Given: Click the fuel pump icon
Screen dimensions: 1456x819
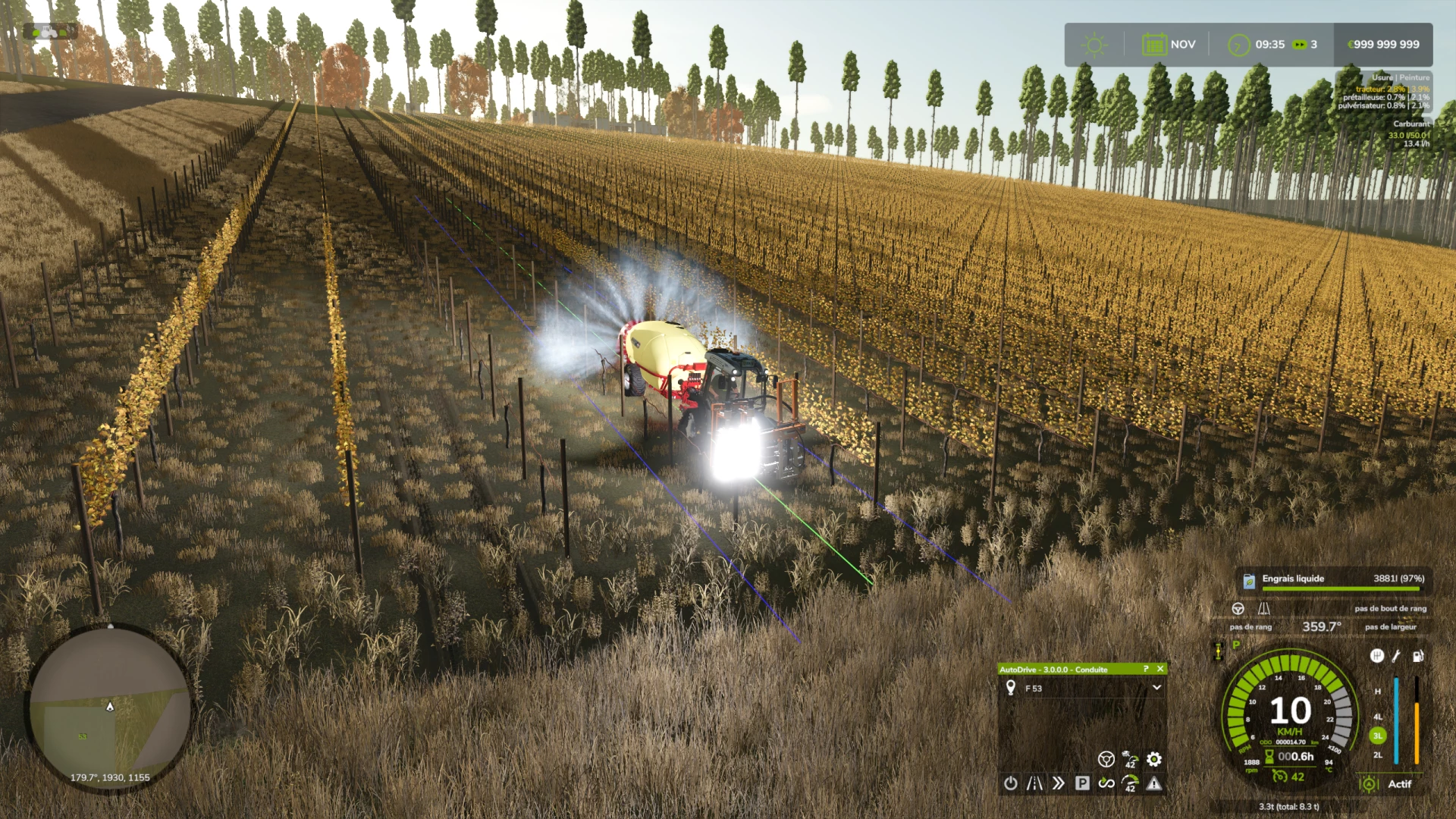Looking at the screenshot, I should point(1417,656).
